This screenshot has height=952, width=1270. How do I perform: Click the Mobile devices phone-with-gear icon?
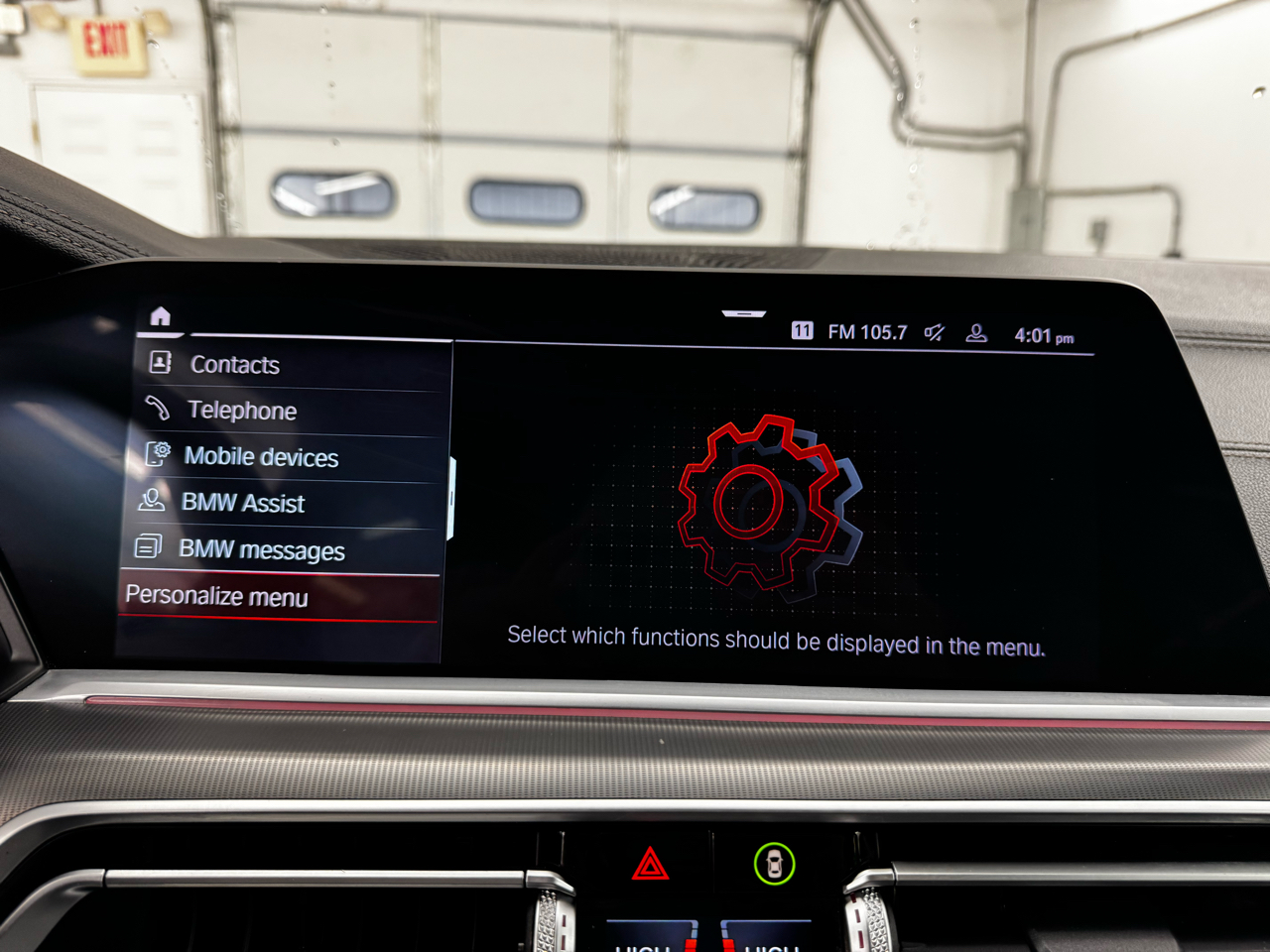coord(159,456)
